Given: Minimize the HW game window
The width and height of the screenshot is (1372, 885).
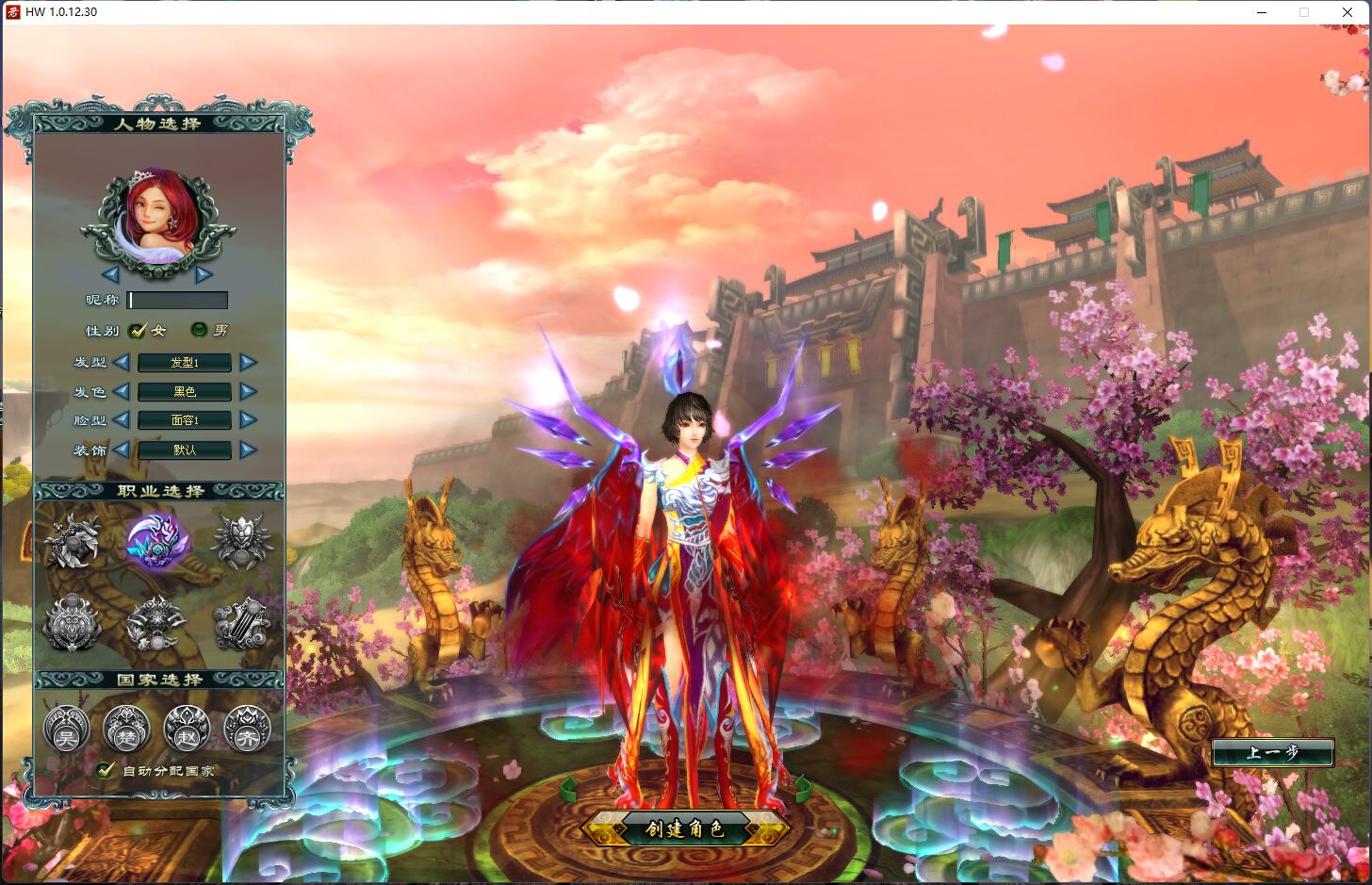Looking at the screenshot, I should (1263, 12).
